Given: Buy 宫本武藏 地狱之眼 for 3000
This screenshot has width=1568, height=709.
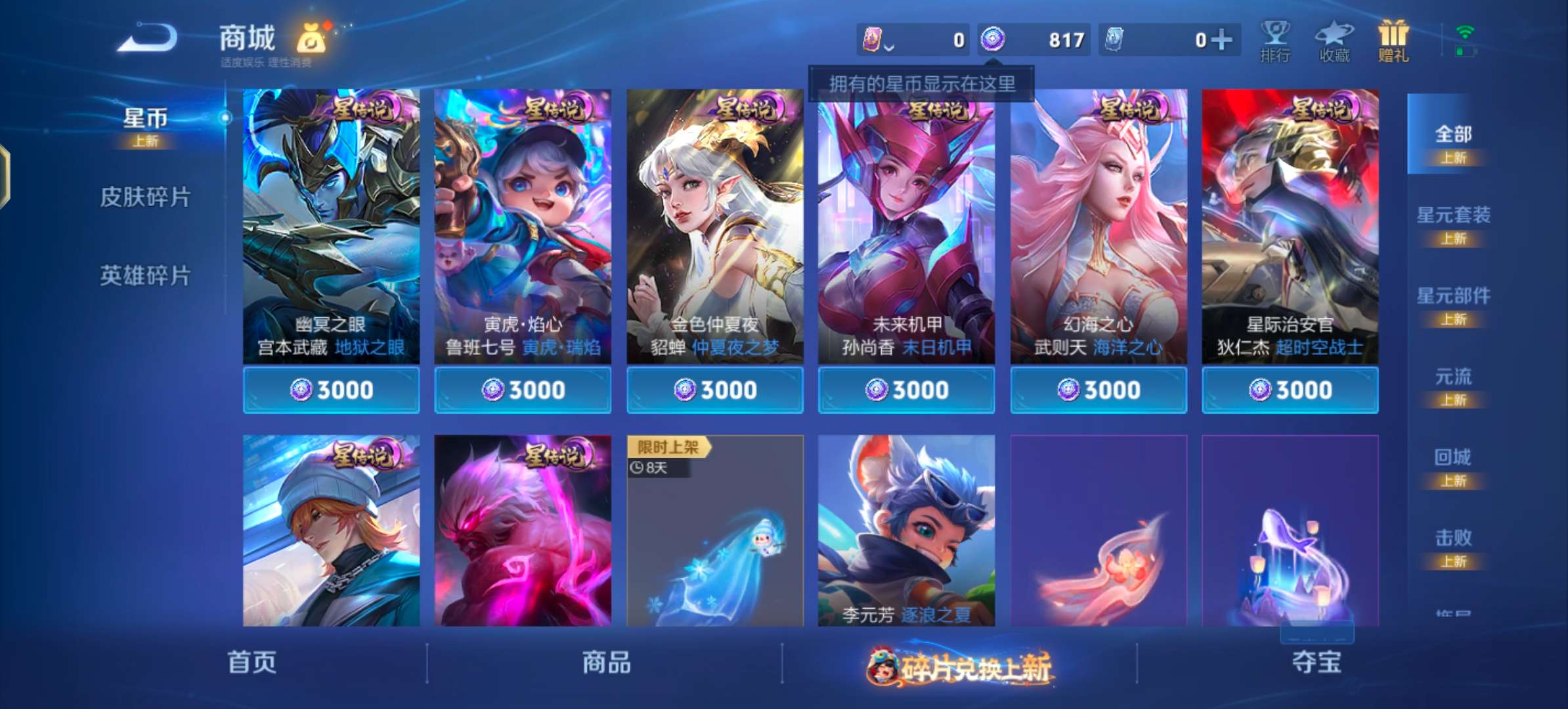Looking at the screenshot, I should click(x=330, y=389).
